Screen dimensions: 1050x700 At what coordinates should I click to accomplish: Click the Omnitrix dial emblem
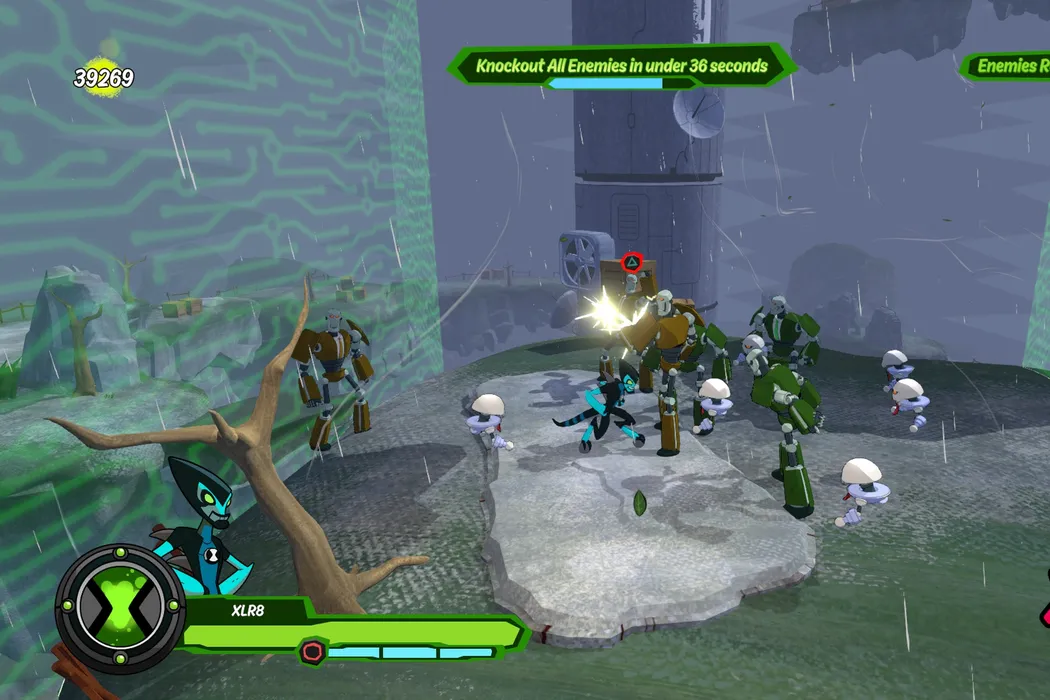click(x=120, y=608)
